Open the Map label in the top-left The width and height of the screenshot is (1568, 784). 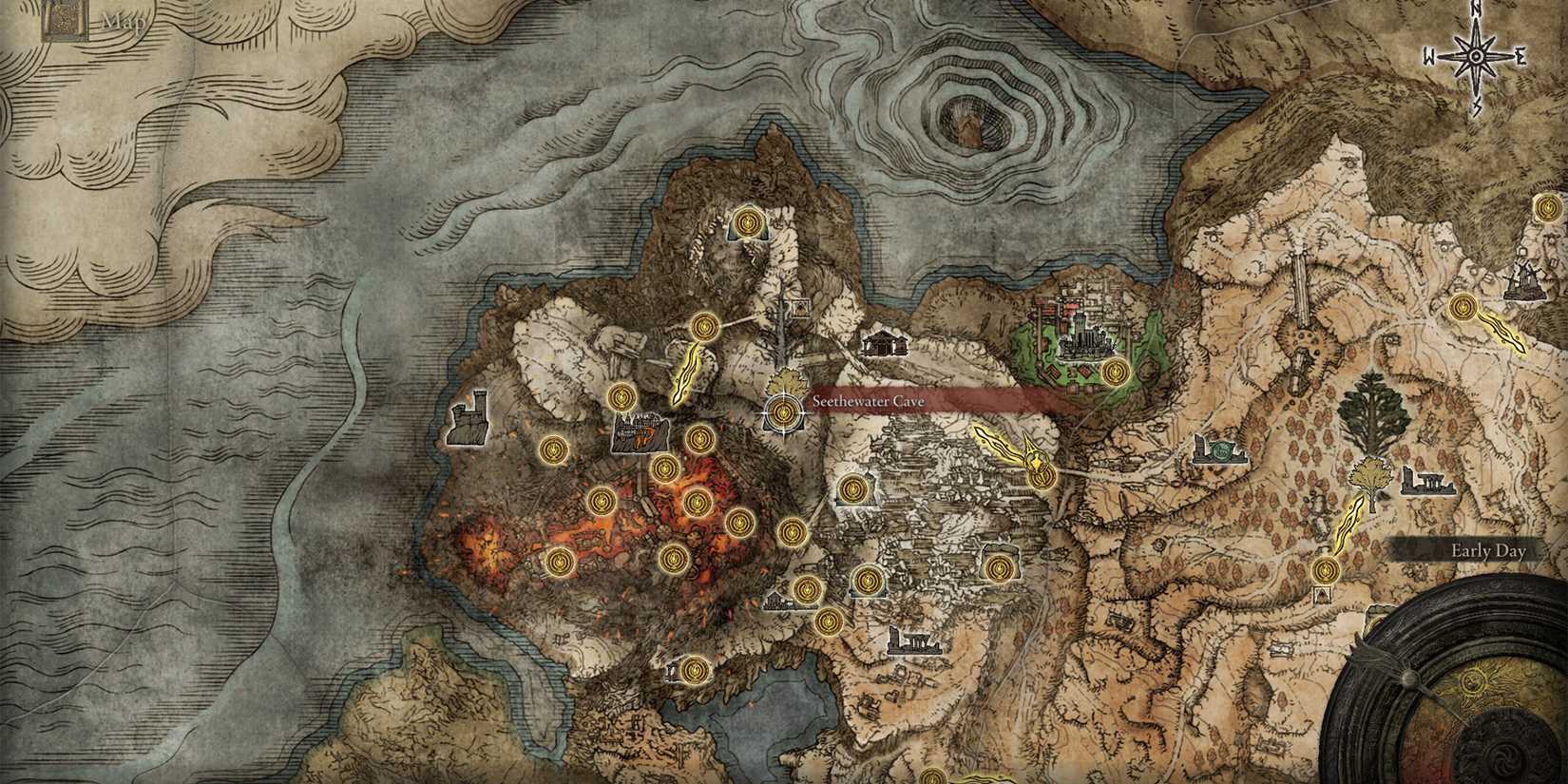coord(125,17)
